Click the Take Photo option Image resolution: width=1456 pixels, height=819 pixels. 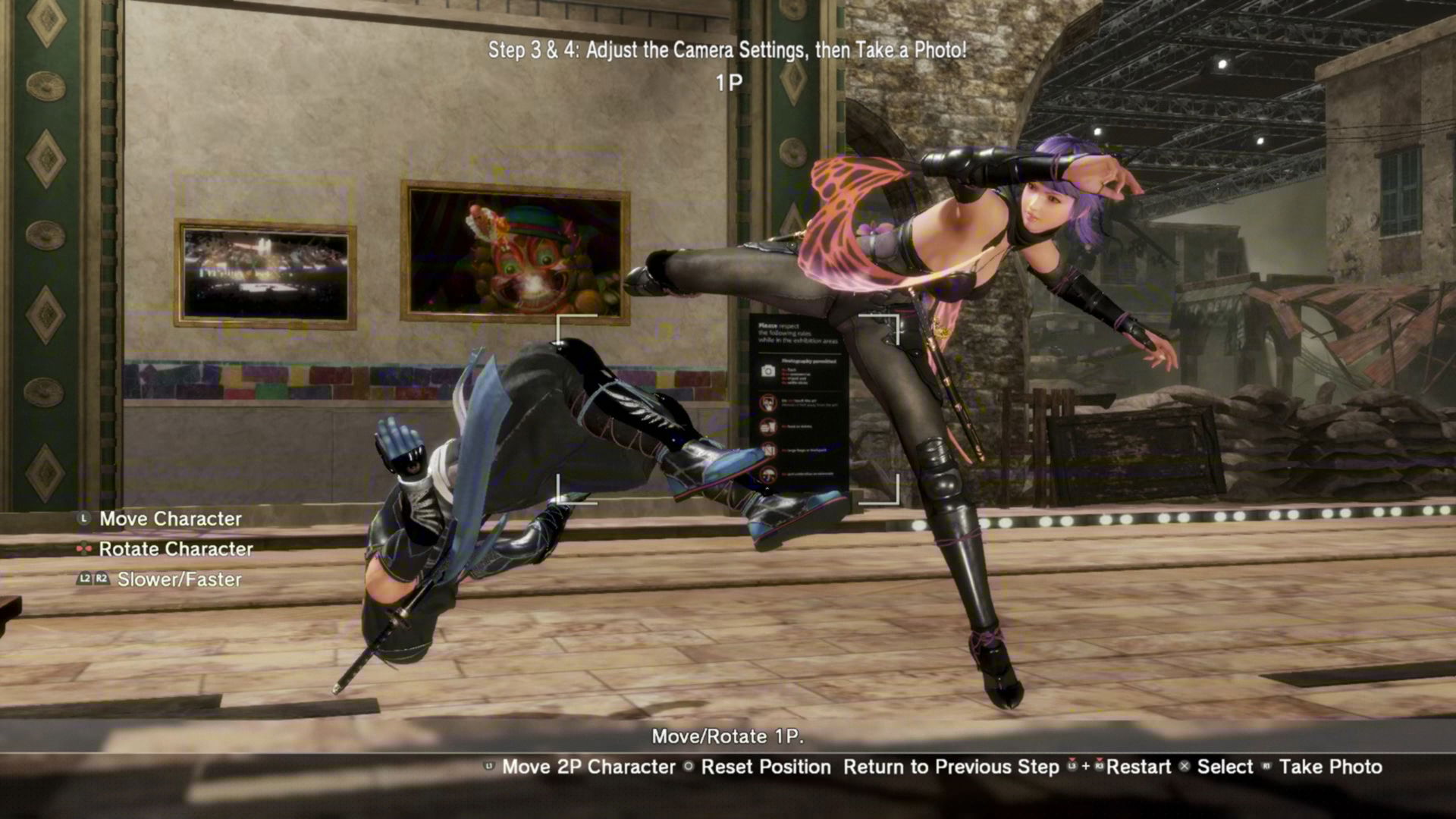[1330, 767]
